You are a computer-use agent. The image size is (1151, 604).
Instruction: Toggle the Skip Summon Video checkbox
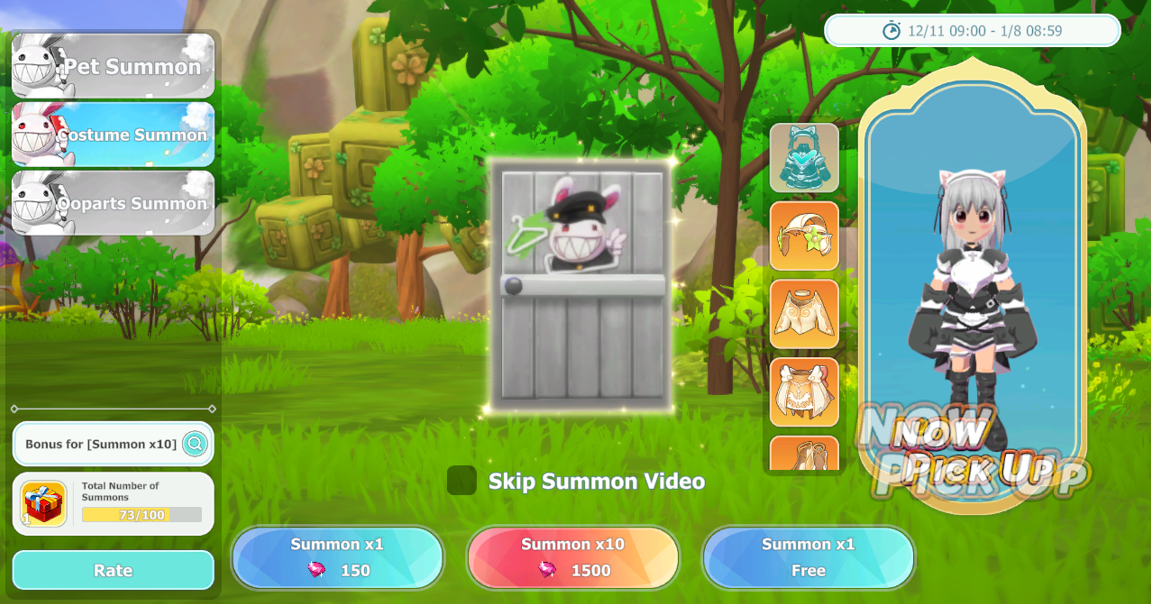(462, 481)
